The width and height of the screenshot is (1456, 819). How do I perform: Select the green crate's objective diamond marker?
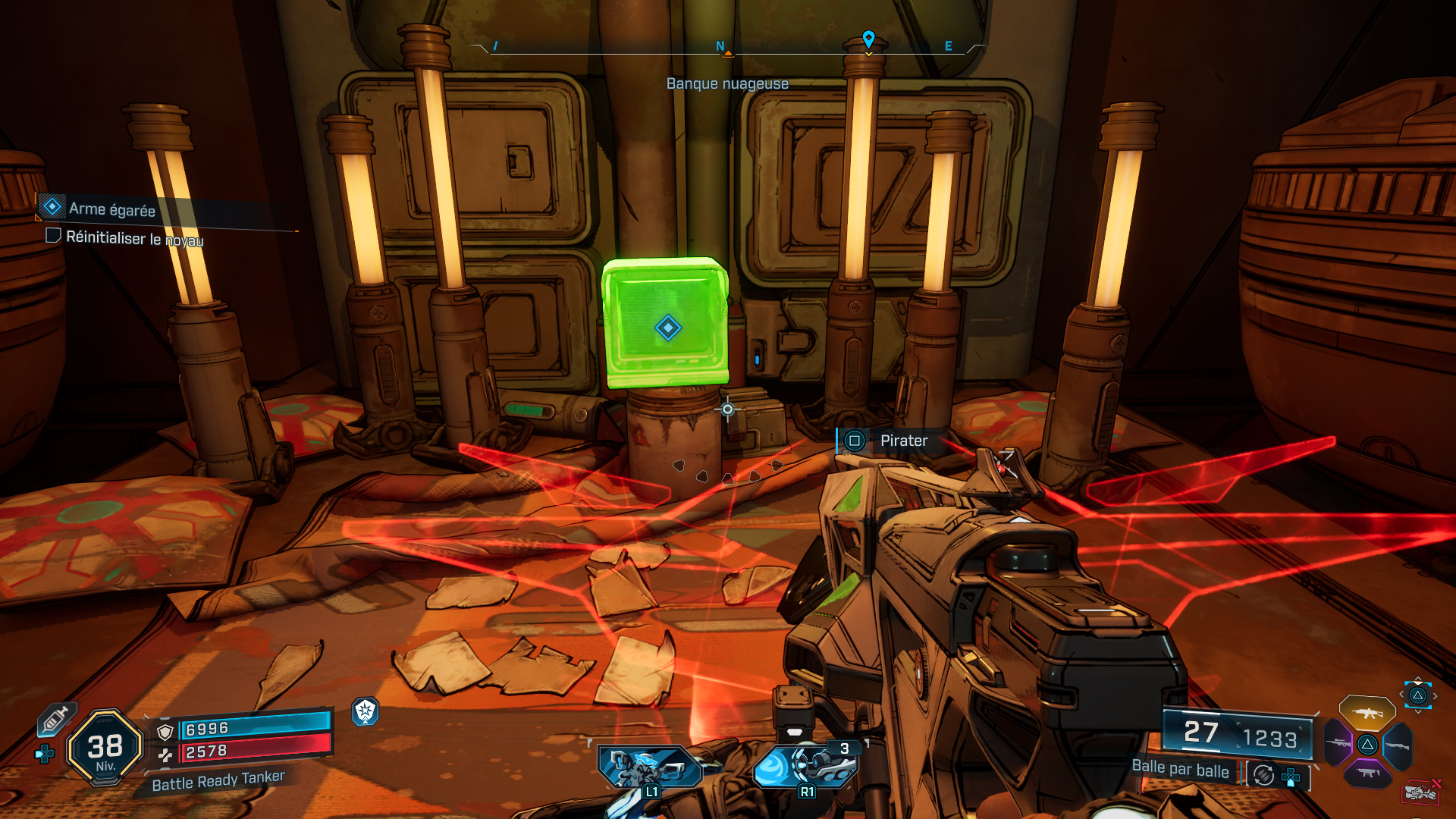(x=668, y=328)
